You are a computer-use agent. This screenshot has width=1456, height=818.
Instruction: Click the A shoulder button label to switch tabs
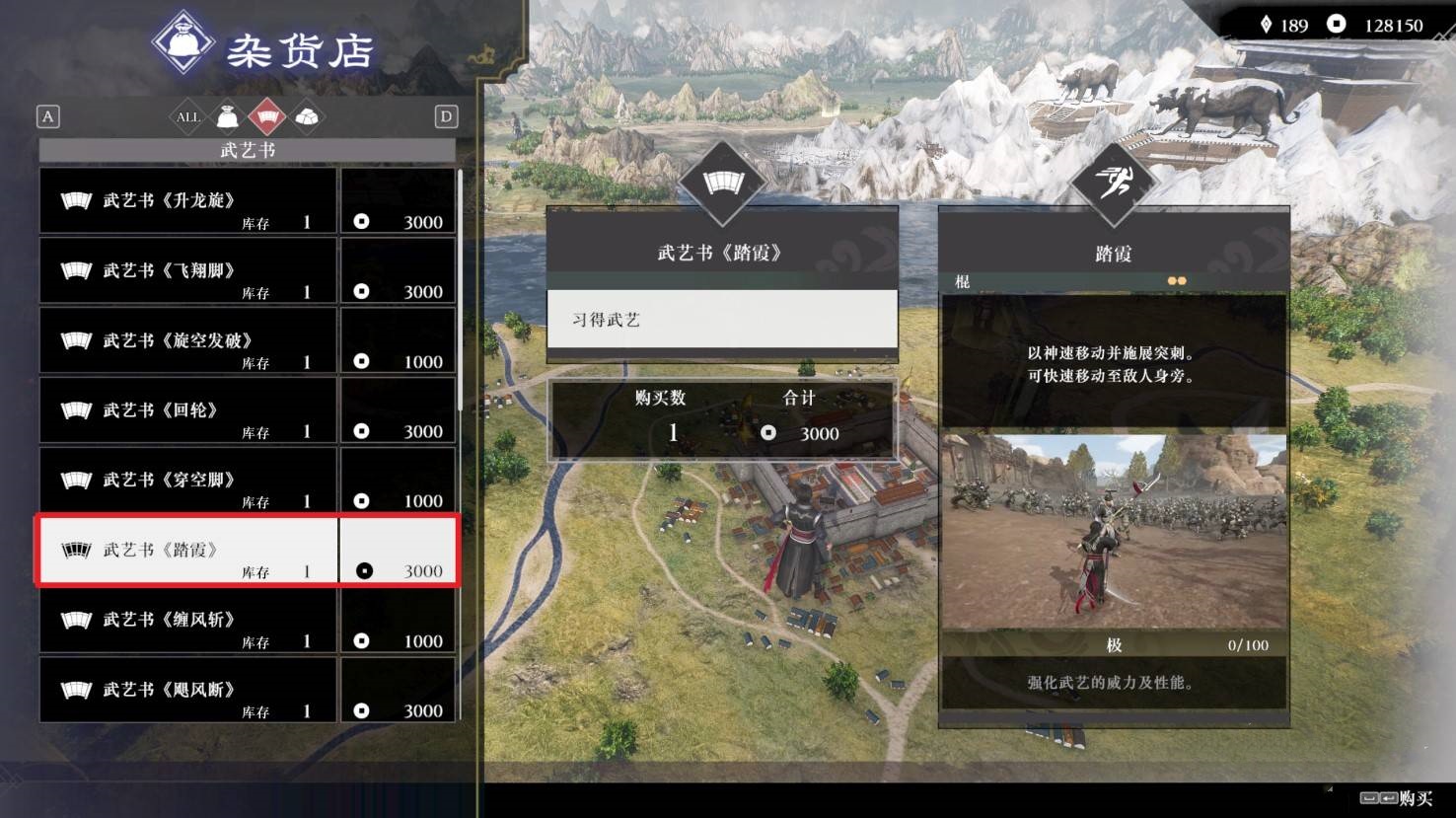[x=46, y=115]
